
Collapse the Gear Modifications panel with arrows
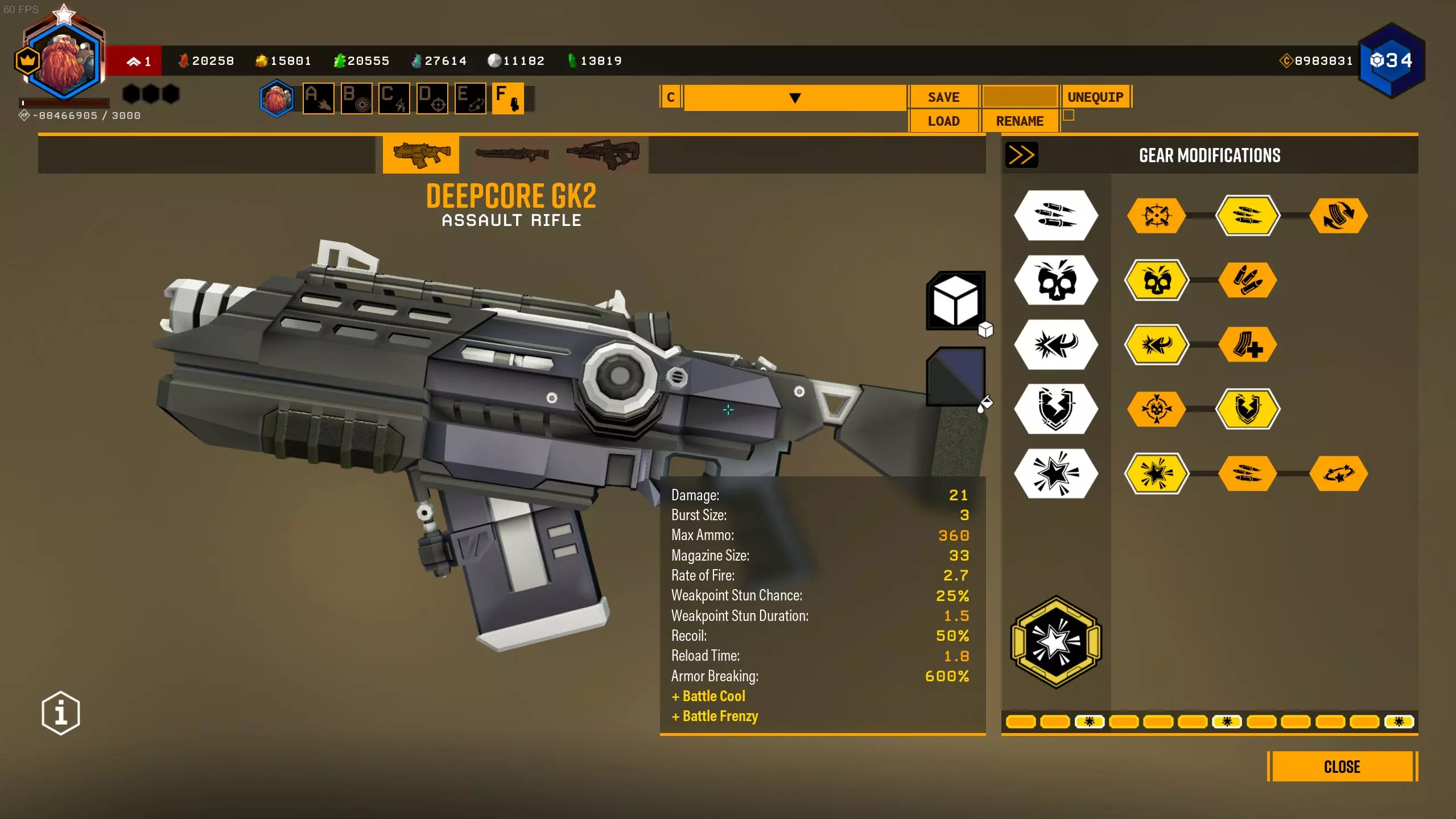click(x=1021, y=155)
